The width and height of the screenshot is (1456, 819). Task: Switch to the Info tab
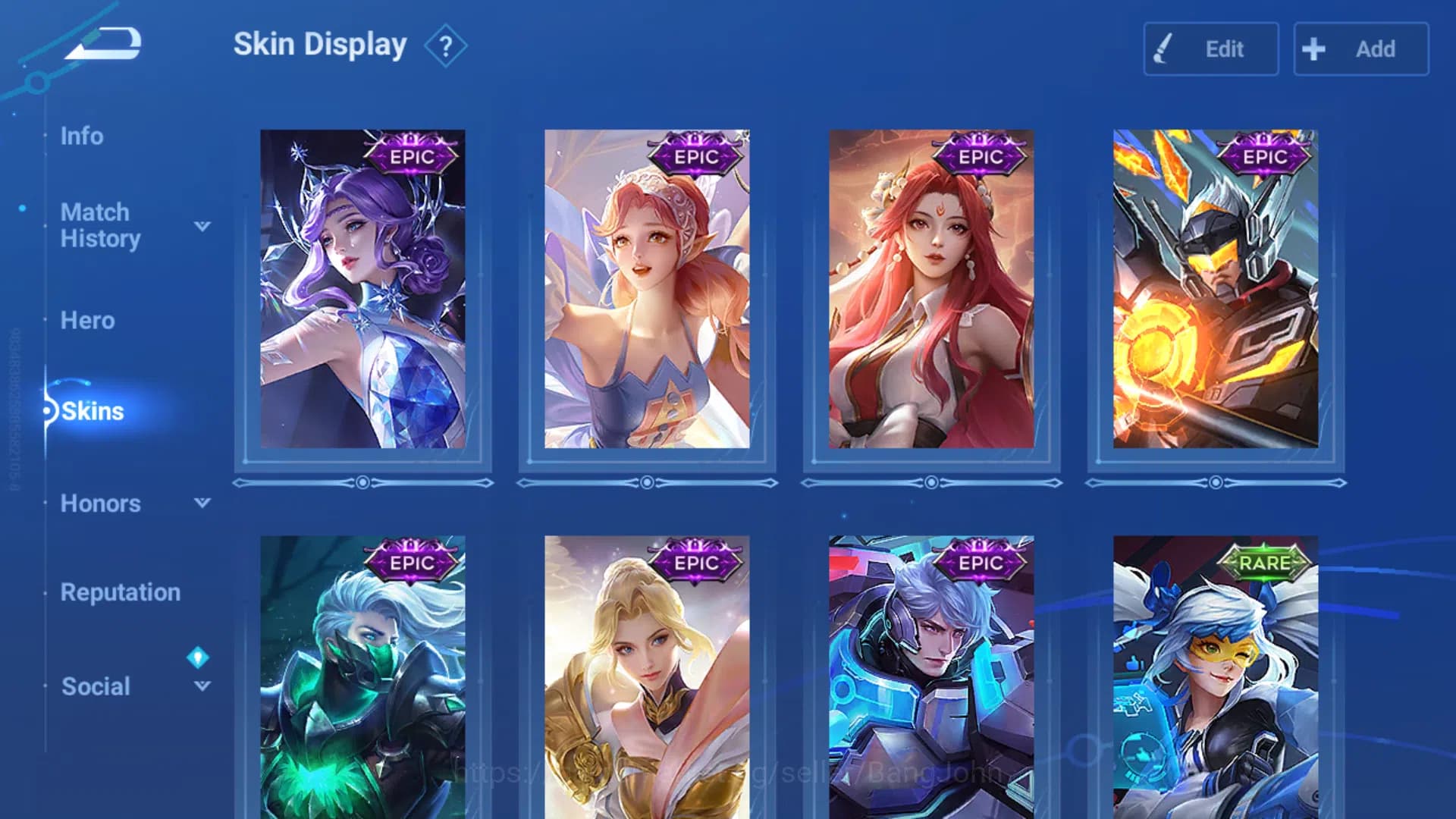tap(82, 136)
